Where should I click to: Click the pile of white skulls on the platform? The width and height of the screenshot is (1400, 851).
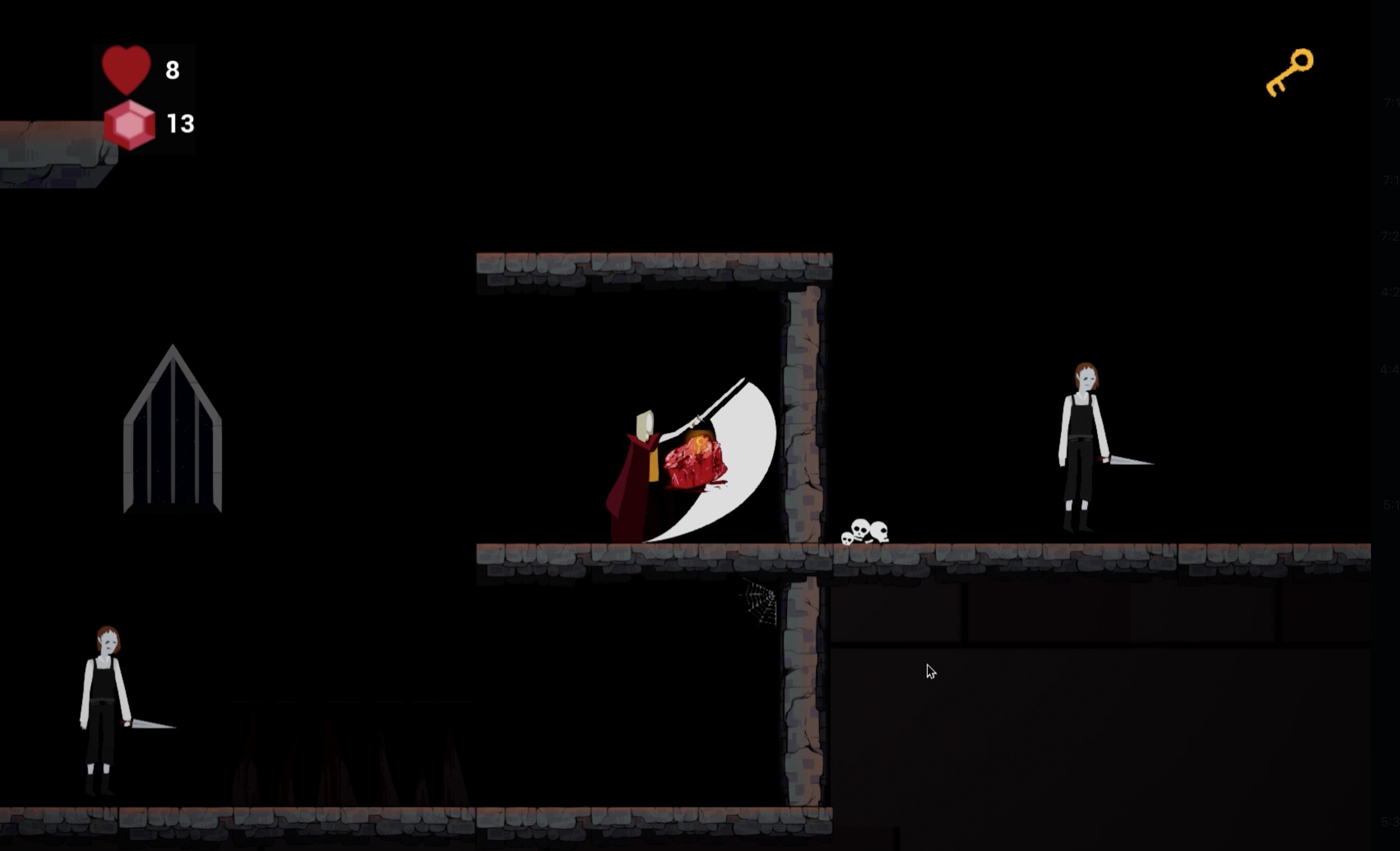[866, 531]
